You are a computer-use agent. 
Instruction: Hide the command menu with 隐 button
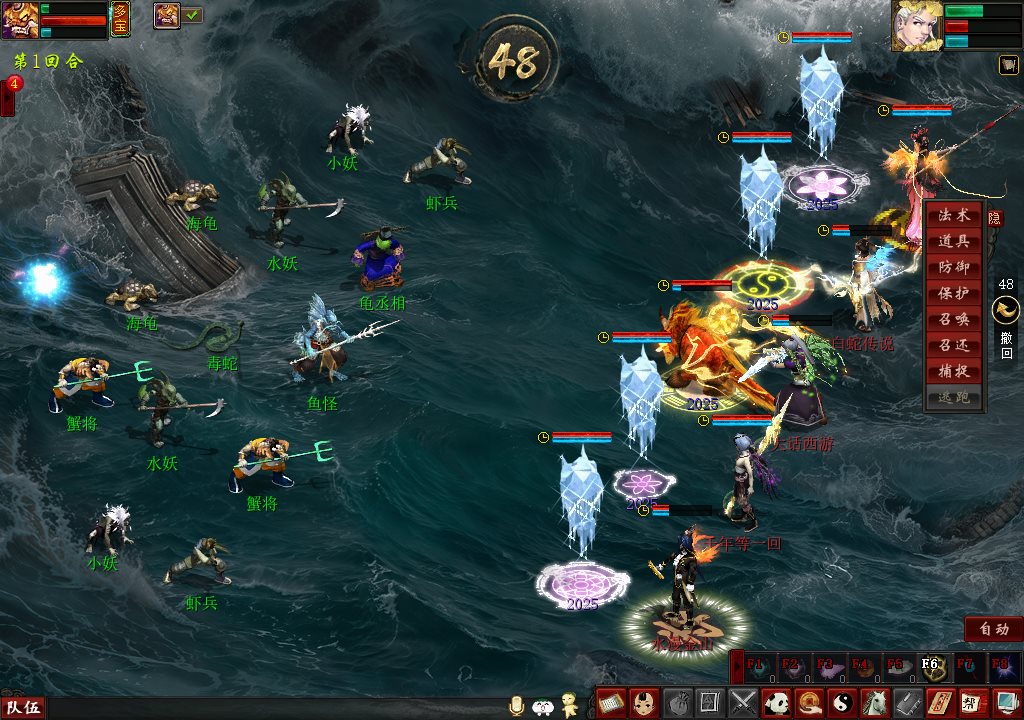tap(995, 217)
